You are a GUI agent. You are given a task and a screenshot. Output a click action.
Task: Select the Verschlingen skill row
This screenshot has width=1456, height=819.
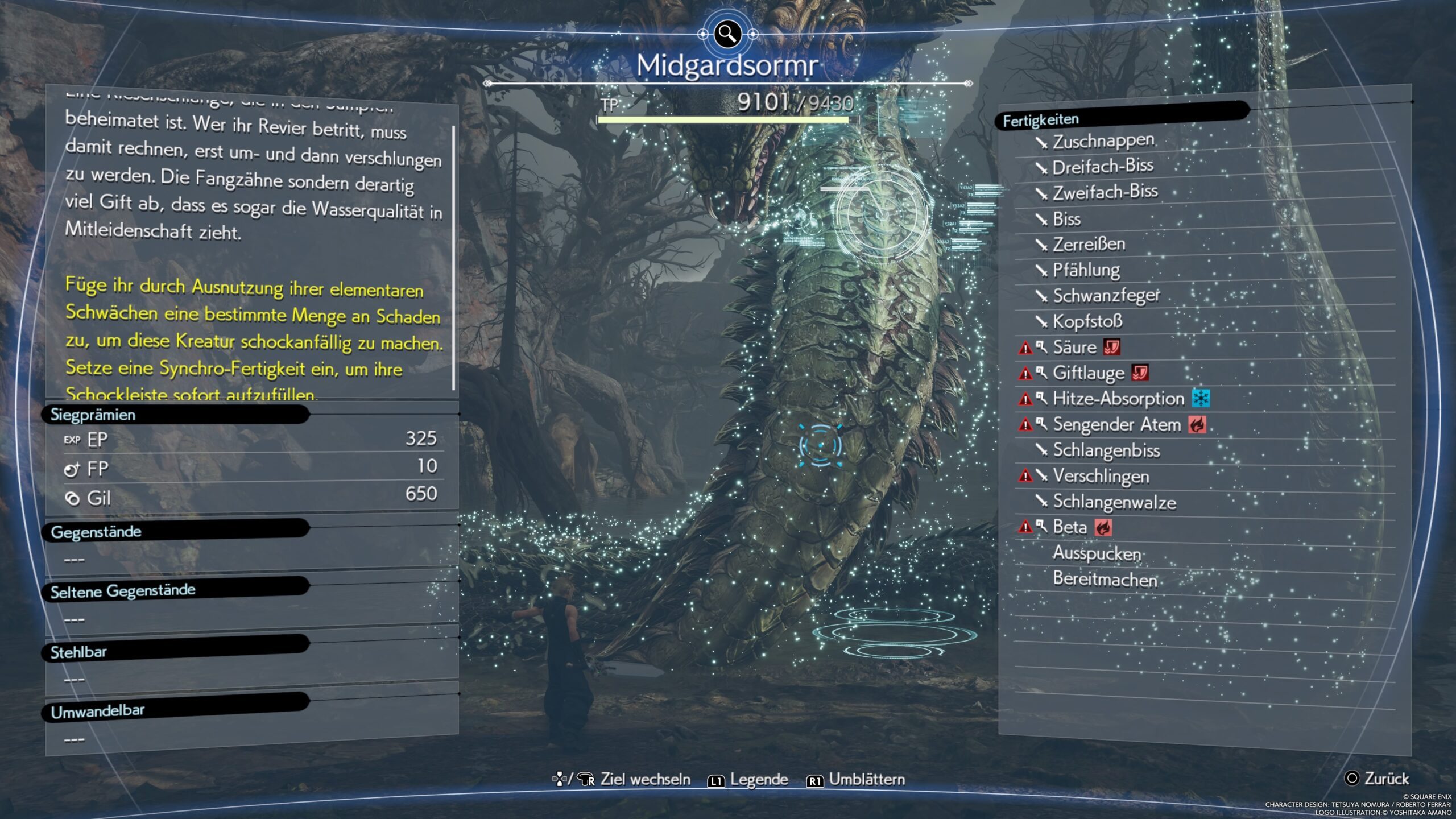pyautogui.click(x=1101, y=476)
